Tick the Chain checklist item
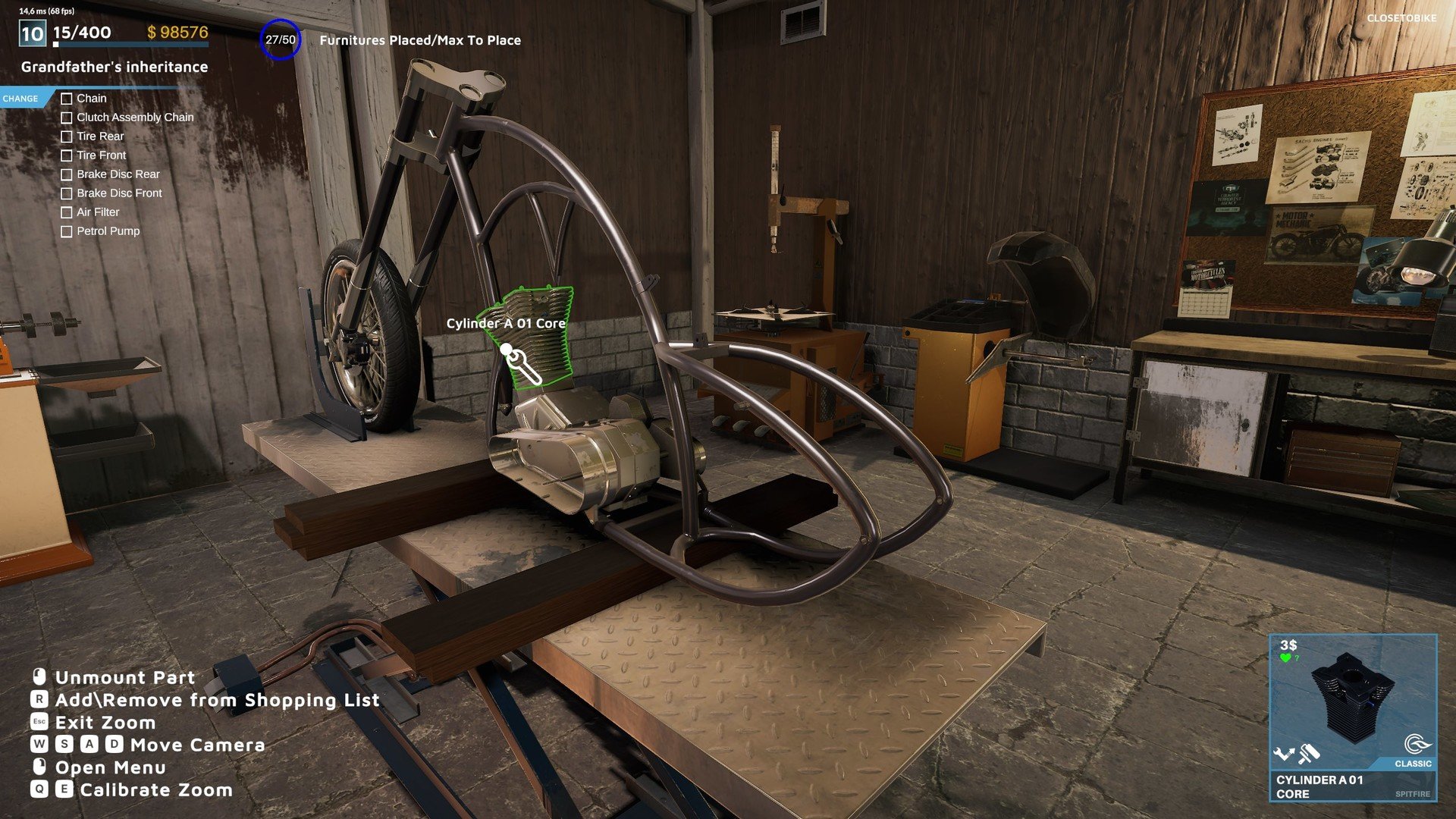Screen dimensions: 1456x819 [67, 99]
